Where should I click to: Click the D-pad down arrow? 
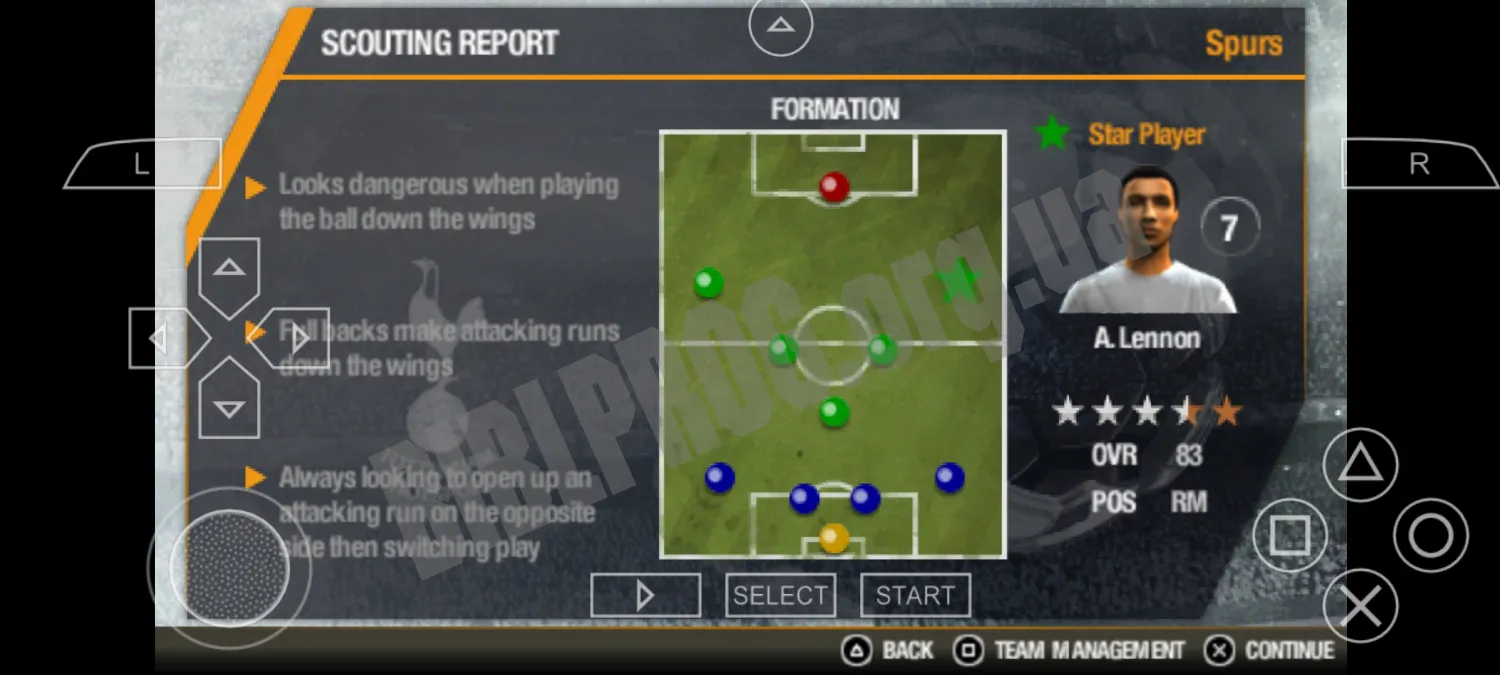[x=229, y=406]
